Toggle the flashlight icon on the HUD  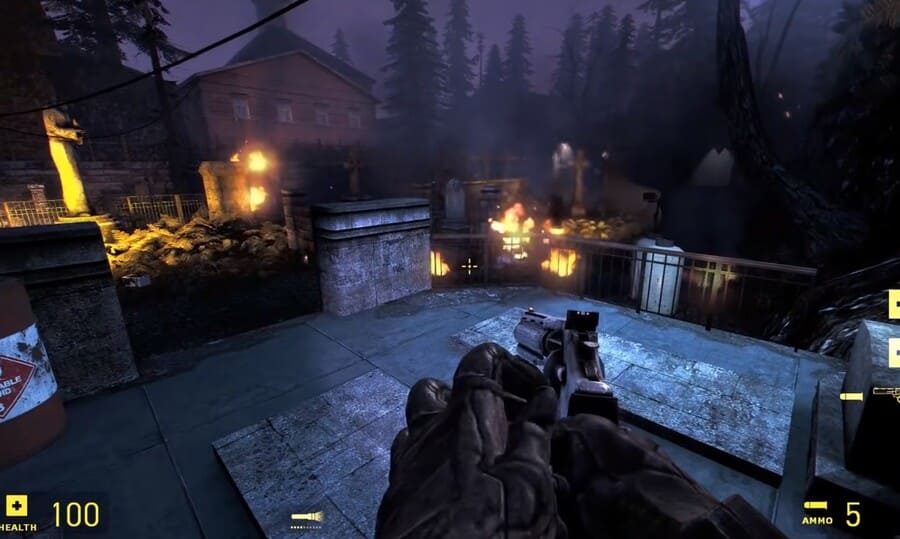(306, 517)
